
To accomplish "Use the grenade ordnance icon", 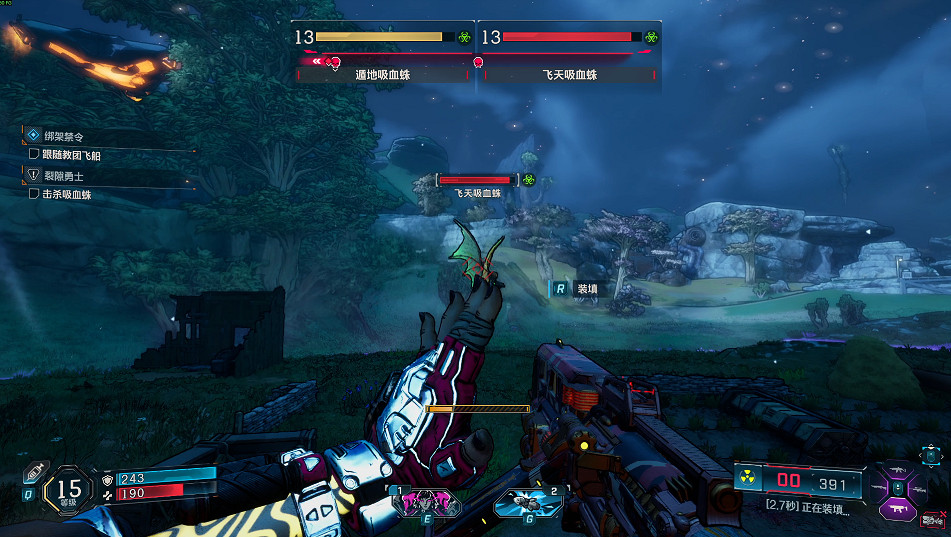I will (528, 503).
